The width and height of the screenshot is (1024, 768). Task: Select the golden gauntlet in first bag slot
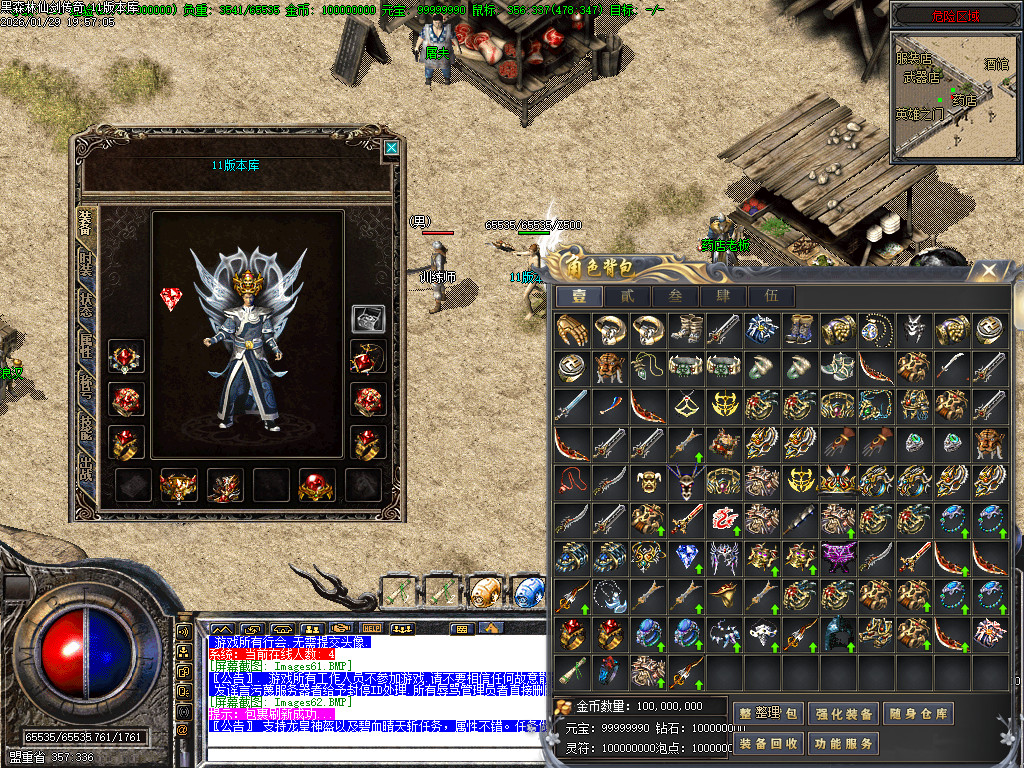pos(572,331)
